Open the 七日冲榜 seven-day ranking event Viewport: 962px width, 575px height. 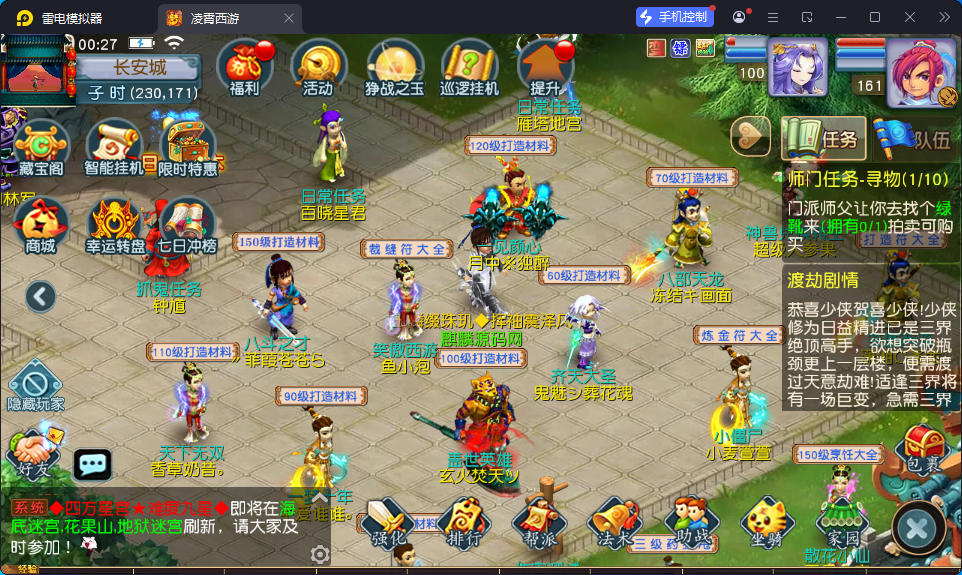coord(186,224)
